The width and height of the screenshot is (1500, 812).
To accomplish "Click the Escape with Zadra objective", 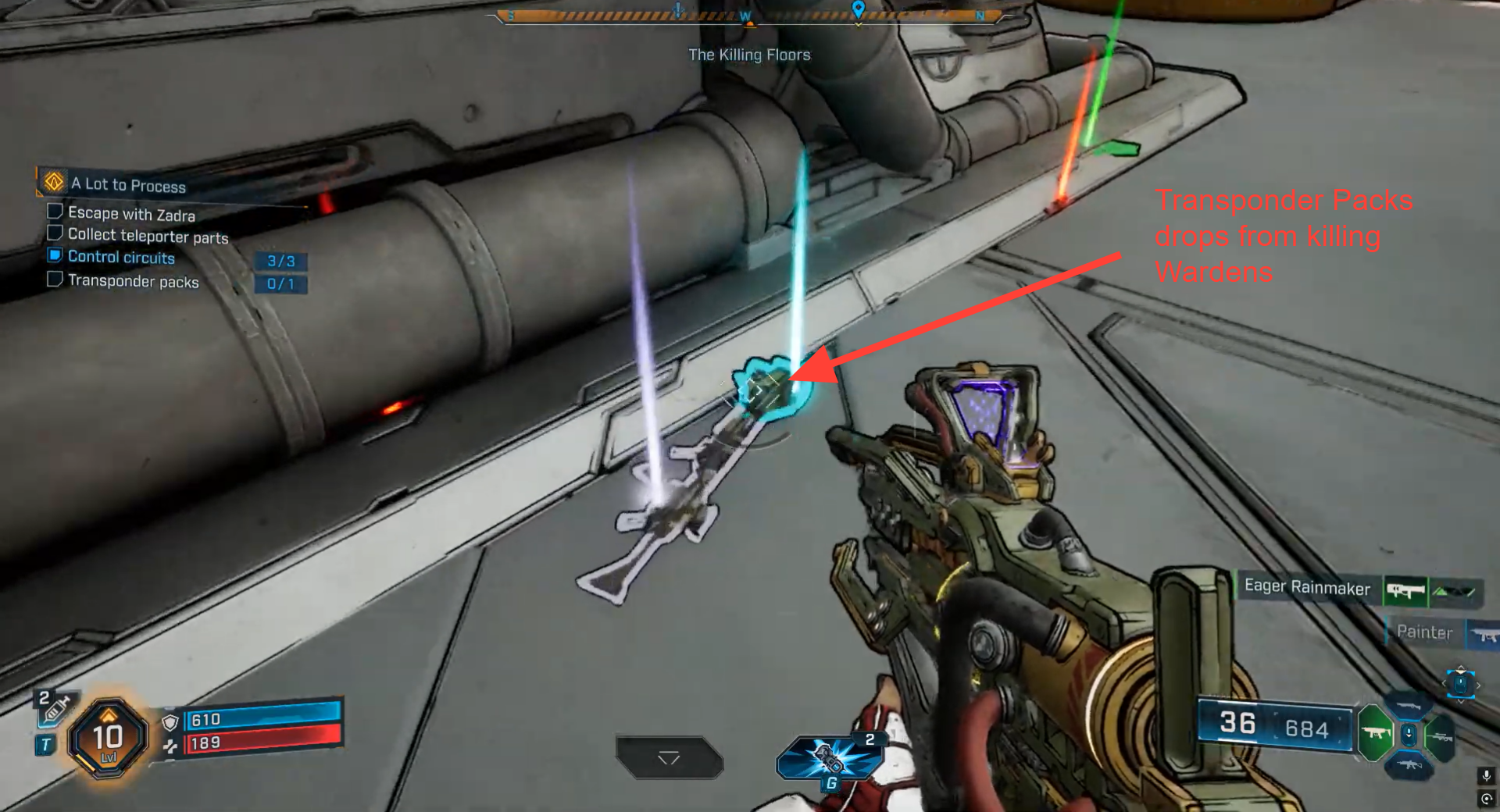I will click(131, 213).
